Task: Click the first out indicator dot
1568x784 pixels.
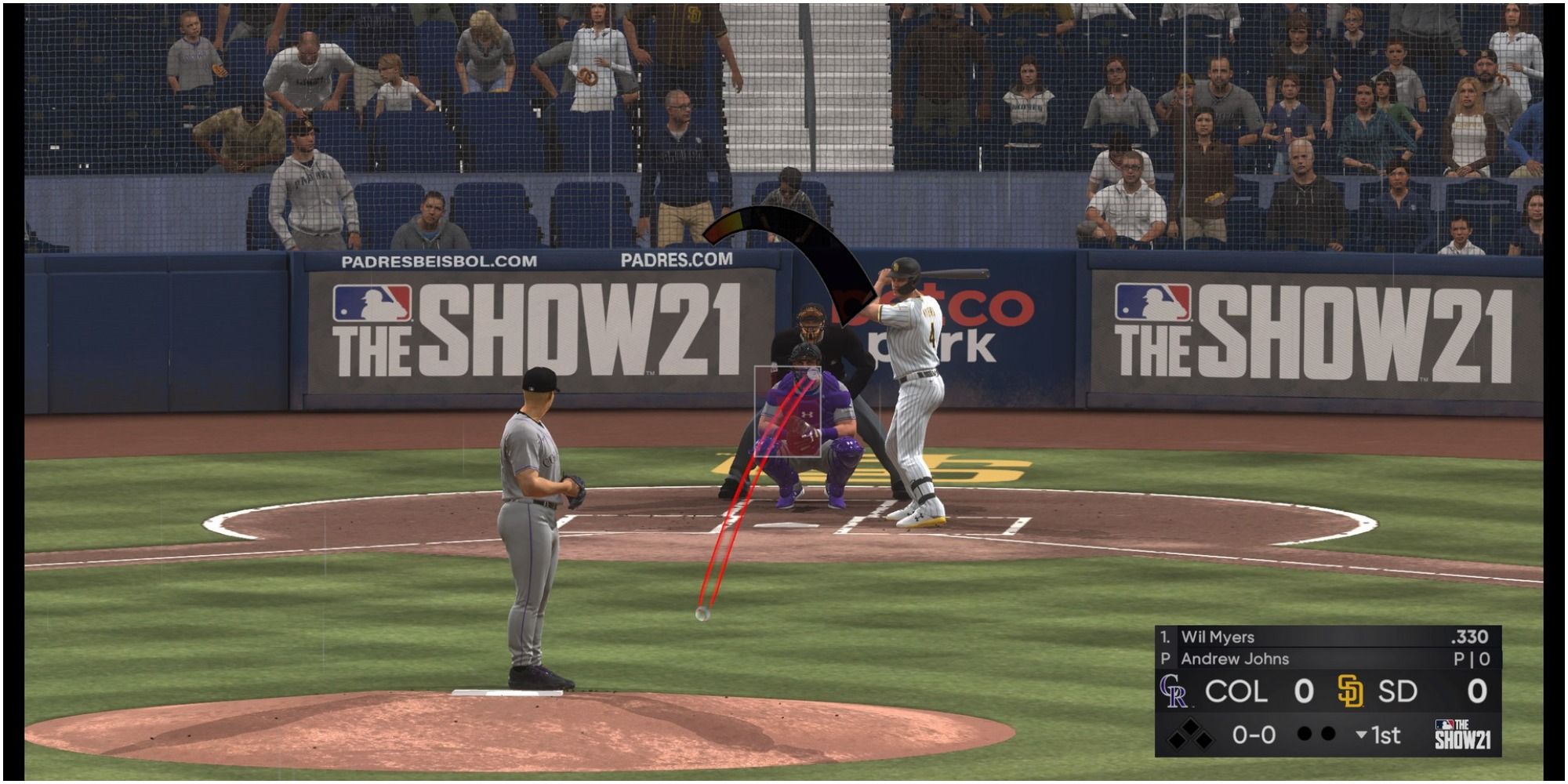Action: (1305, 735)
